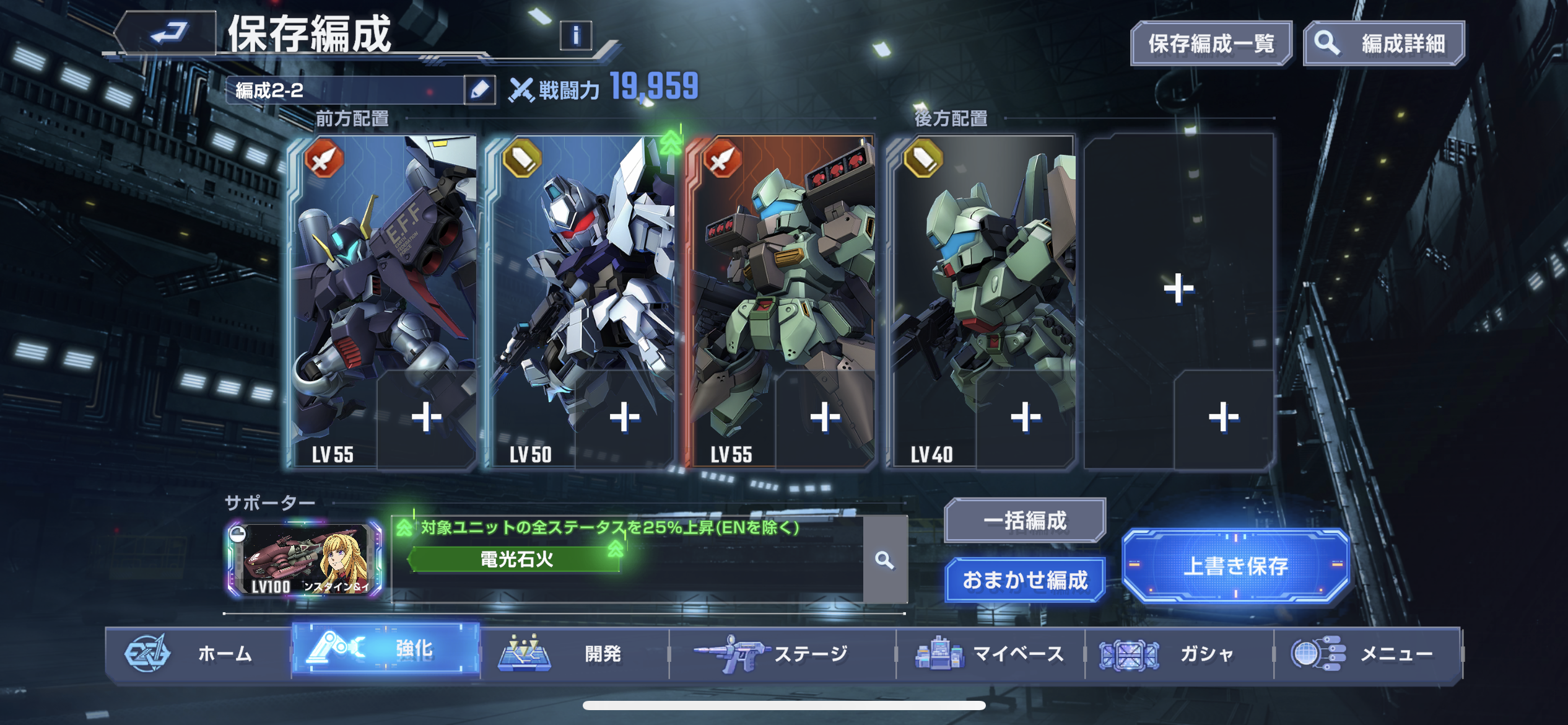Open 保存編成一覧 saved formations list
The width and height of the screenshot is (1568, 725).
(1211, 43)
